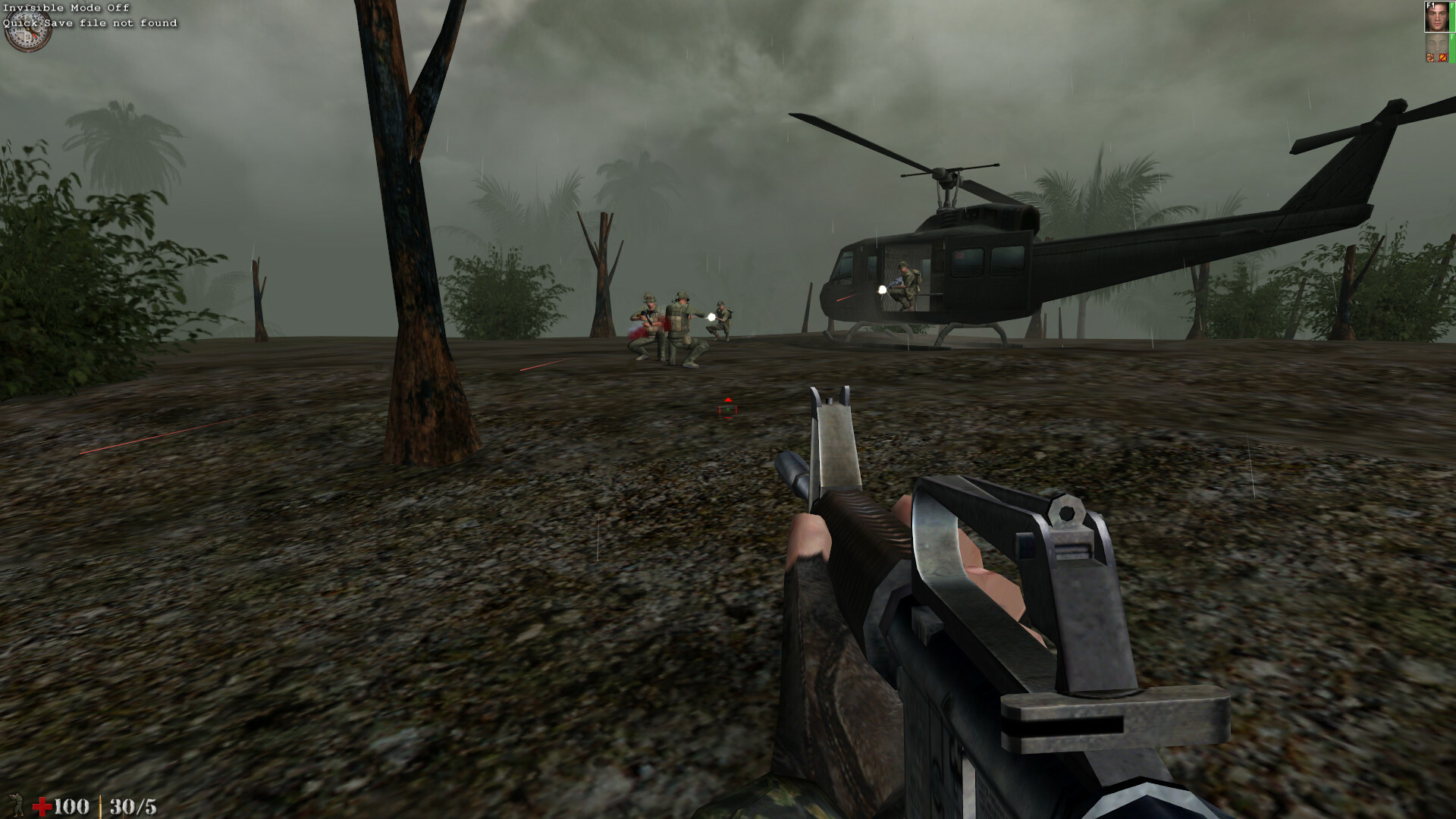Click the green targeting crosshair on screen
Image resolution: width=1456 pixels, height=819 pixels.
(x=726, y=409)
